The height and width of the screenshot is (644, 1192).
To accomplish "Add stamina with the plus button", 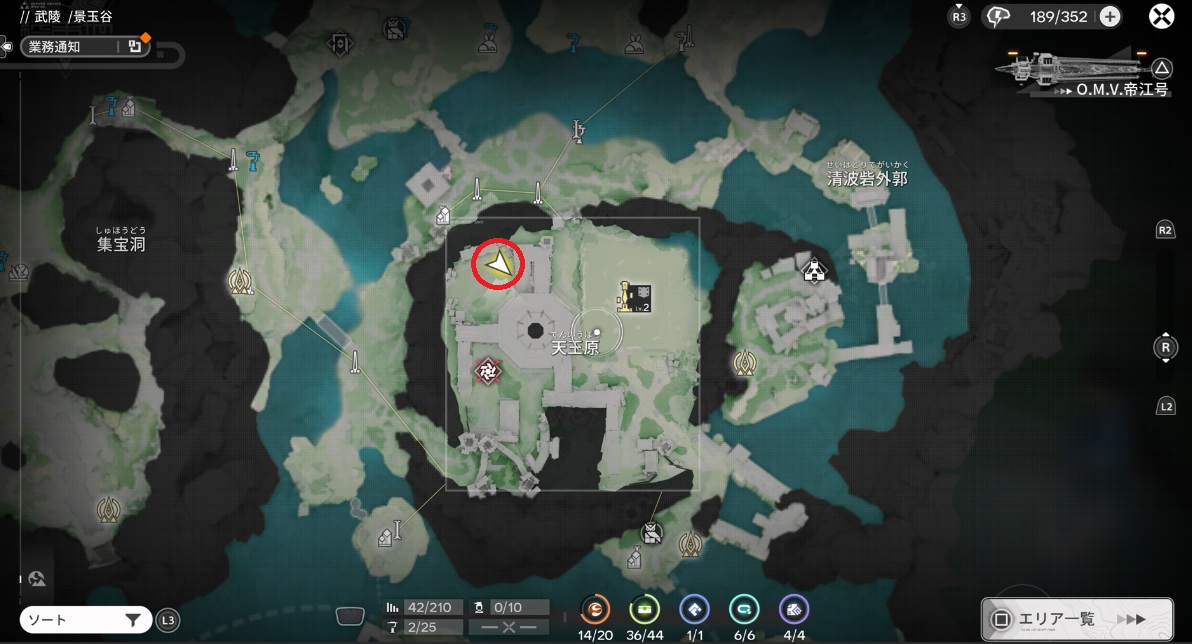I will 1110,16.
